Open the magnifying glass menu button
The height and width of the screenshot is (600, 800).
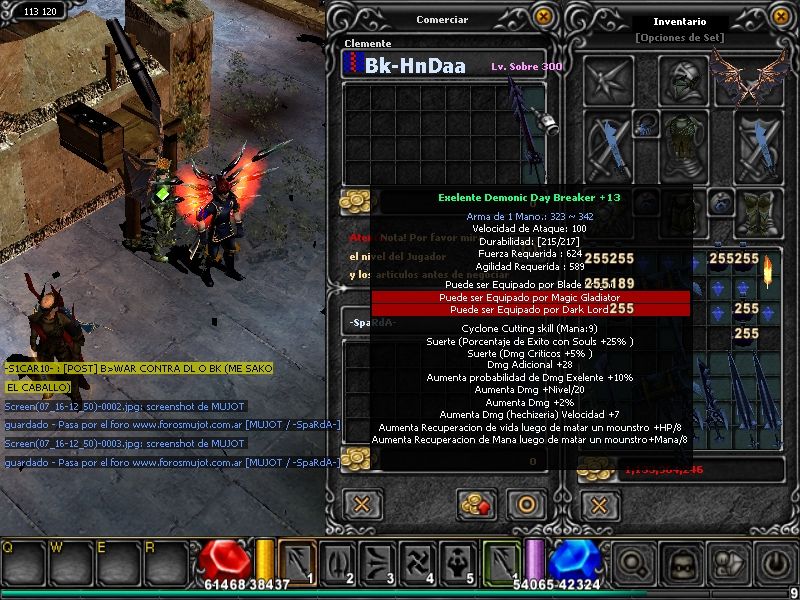coord(634,563)
